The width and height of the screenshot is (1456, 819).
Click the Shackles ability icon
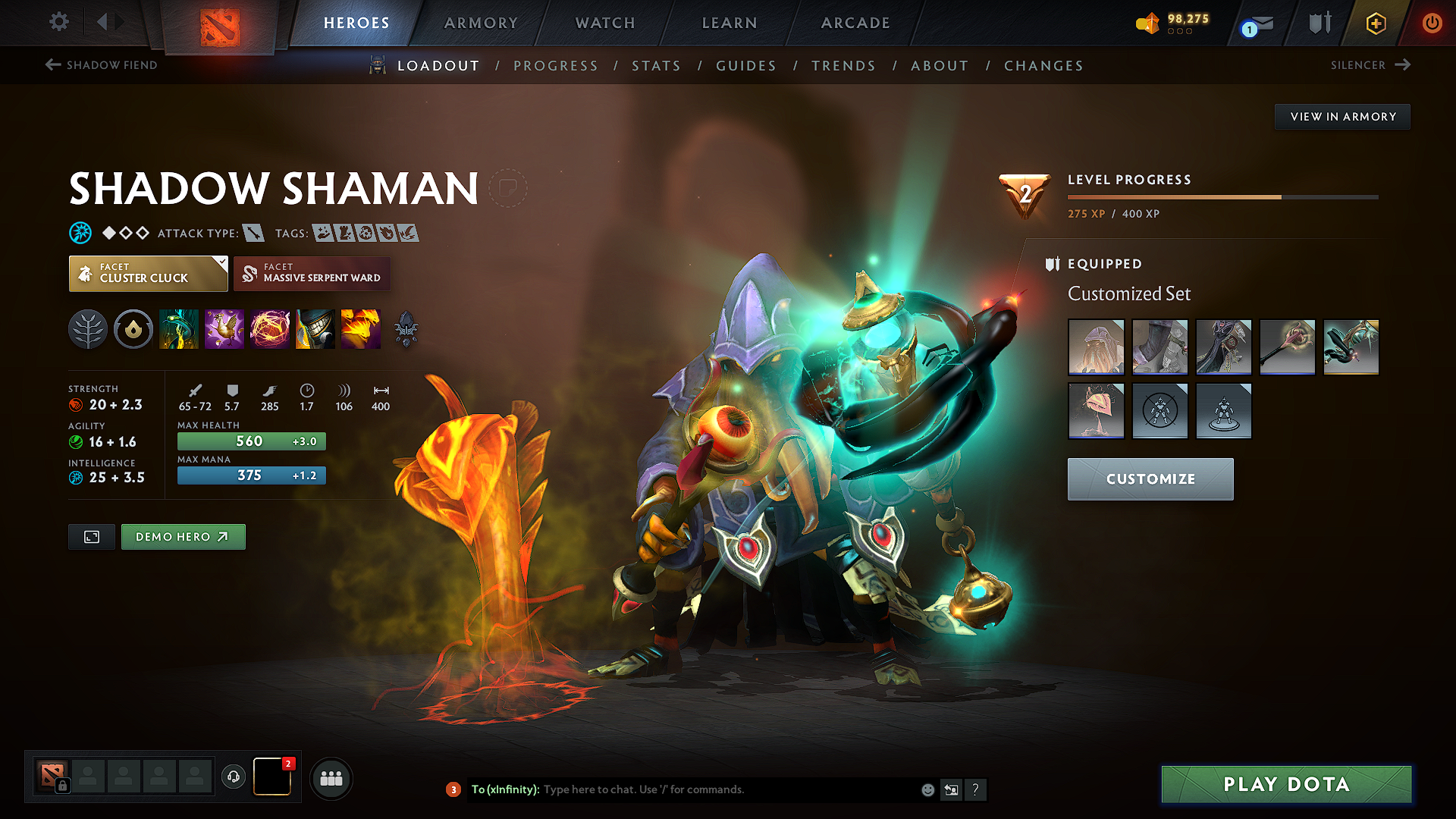pos(270,329)
